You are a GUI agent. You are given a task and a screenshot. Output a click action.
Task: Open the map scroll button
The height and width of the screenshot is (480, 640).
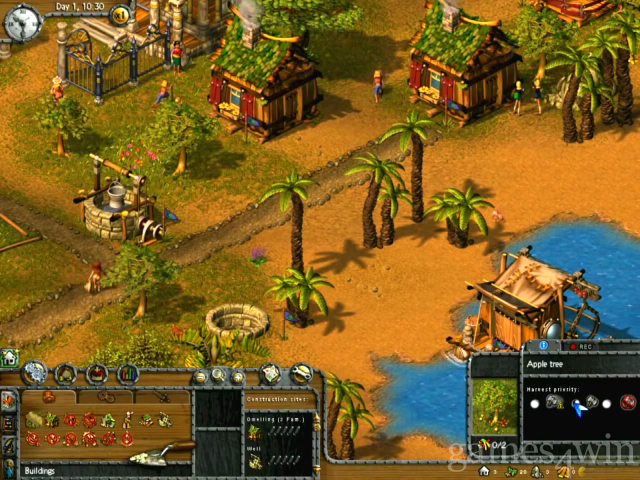click(x=271, y=374)
